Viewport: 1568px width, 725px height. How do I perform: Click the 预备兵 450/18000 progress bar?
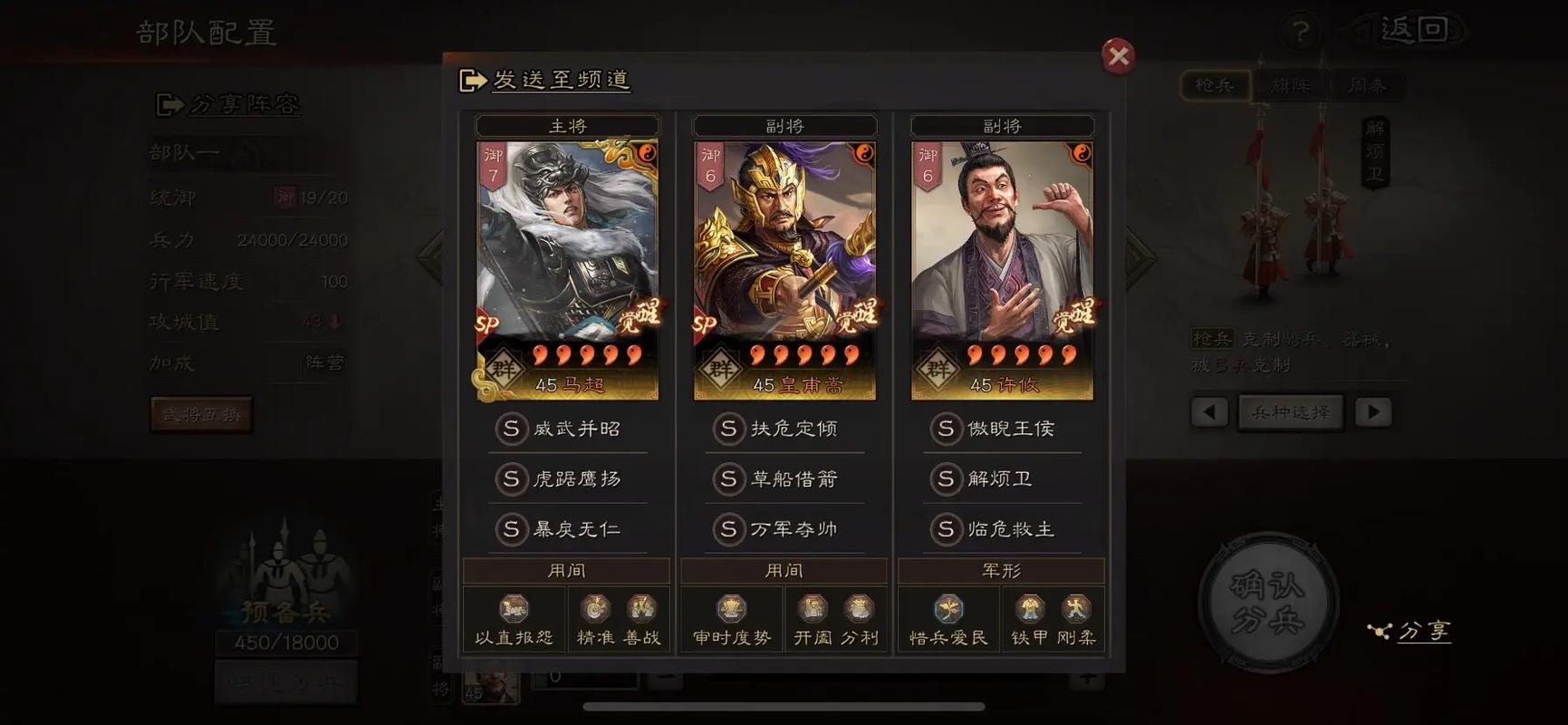tap(285, 643)
